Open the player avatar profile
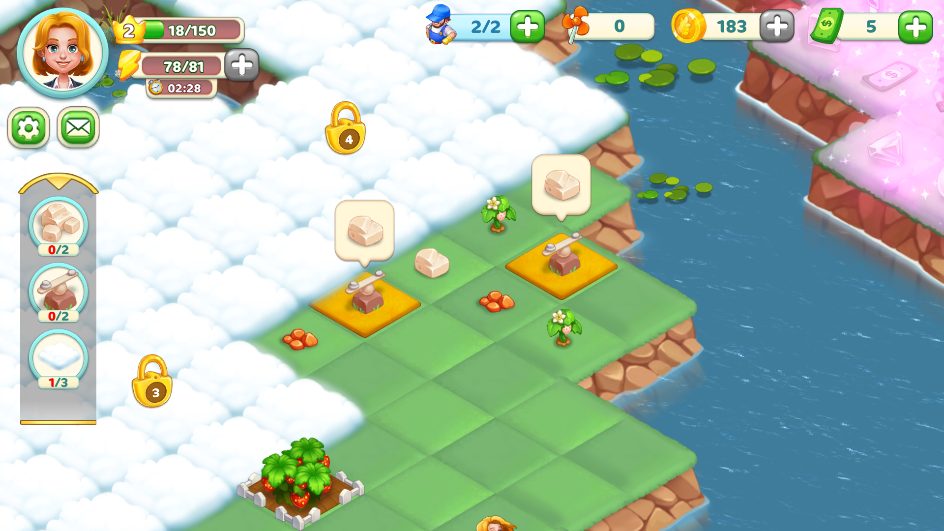 (x=62, y=52)
